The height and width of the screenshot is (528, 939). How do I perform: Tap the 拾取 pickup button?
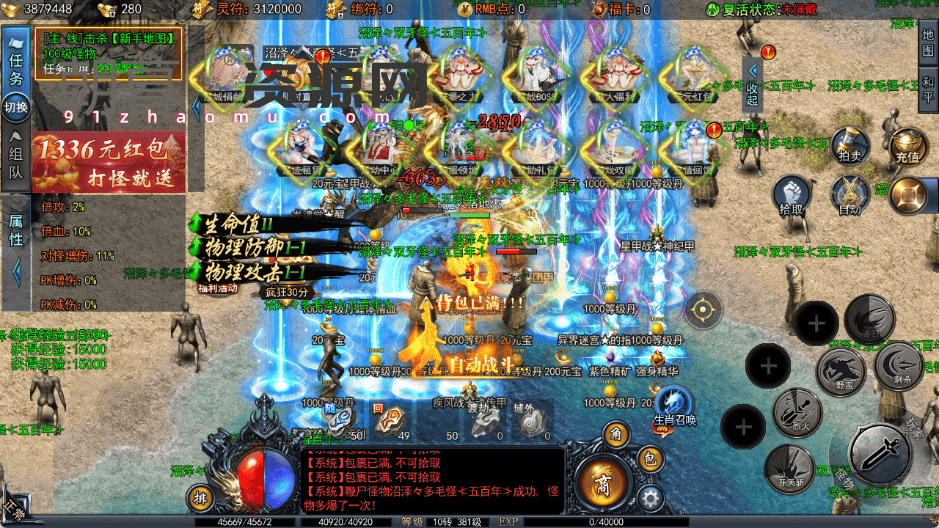pos(791,196)
